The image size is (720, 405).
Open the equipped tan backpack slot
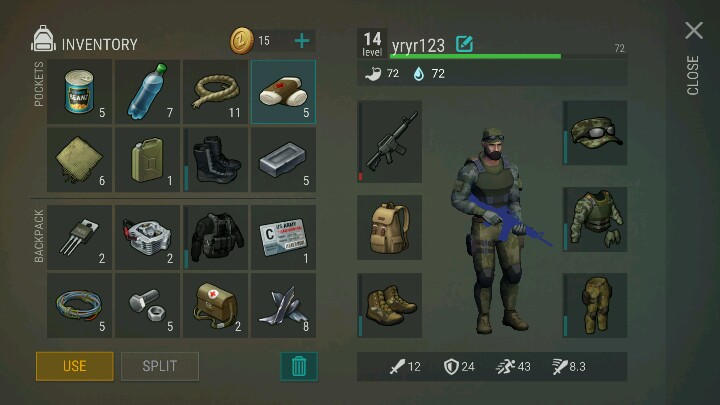(x=390, y=227)
